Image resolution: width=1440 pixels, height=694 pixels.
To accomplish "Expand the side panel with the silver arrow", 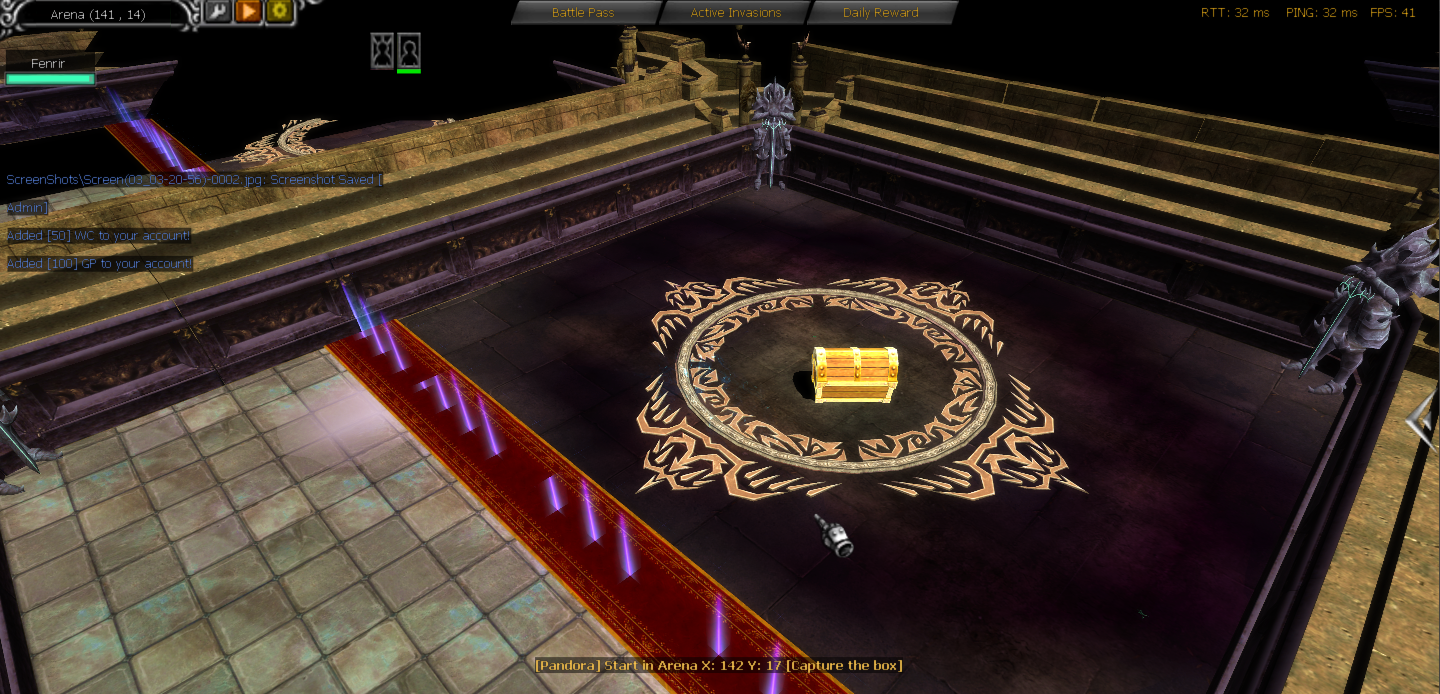I will 1422,420.
